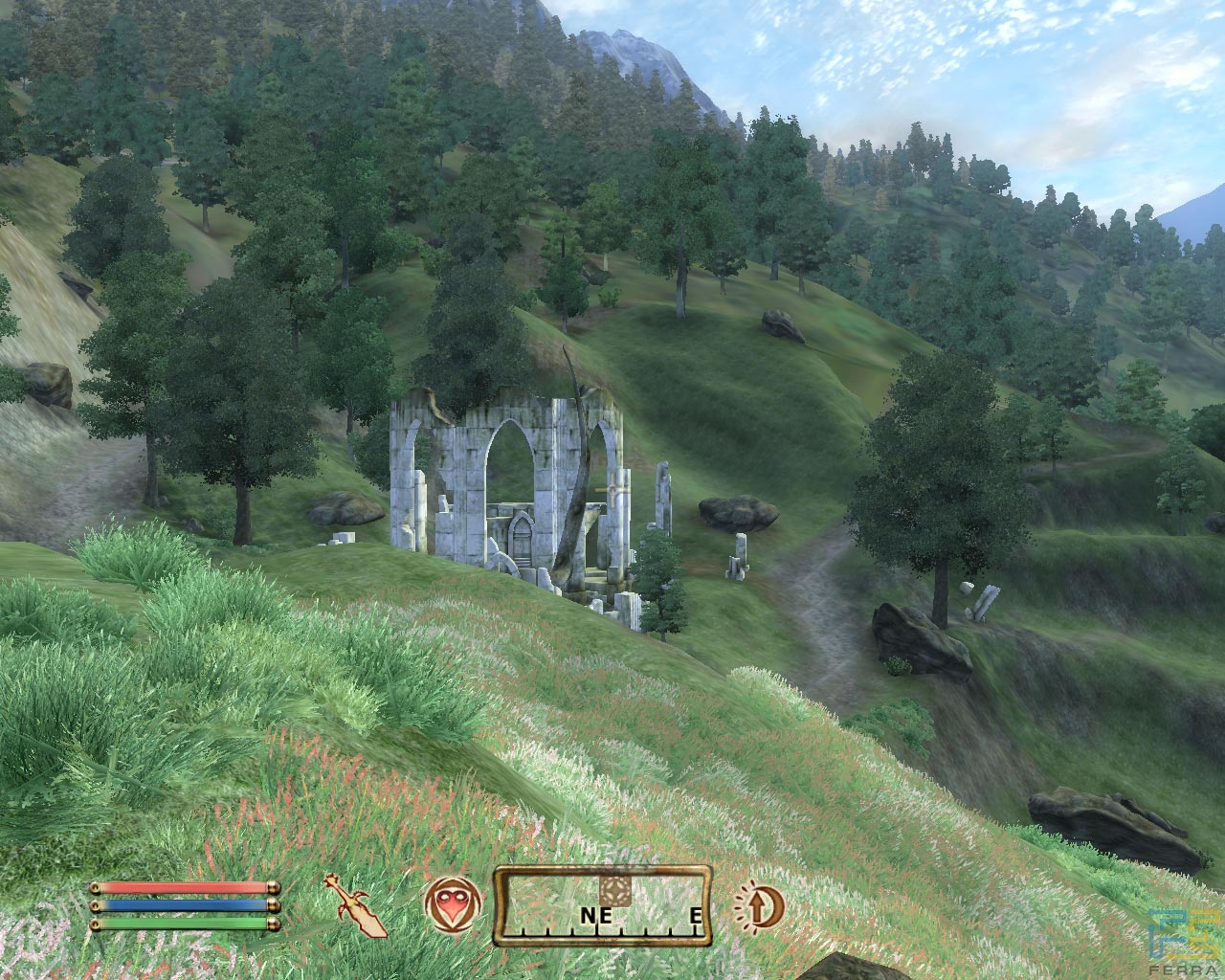
Task: Click the heart restoration spell icon
Action: [450, 905]
